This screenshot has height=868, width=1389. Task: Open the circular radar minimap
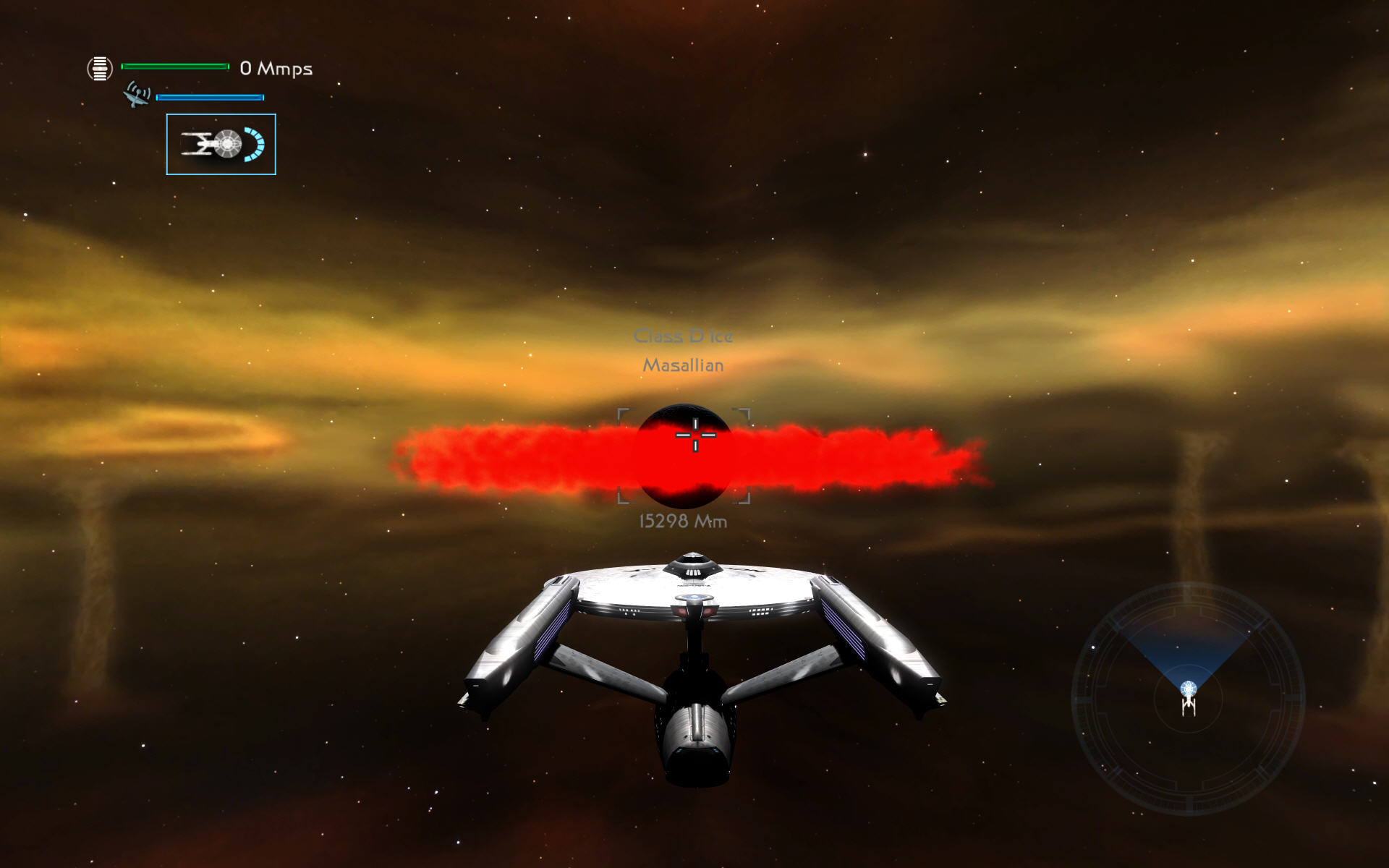pos(1188,698)
